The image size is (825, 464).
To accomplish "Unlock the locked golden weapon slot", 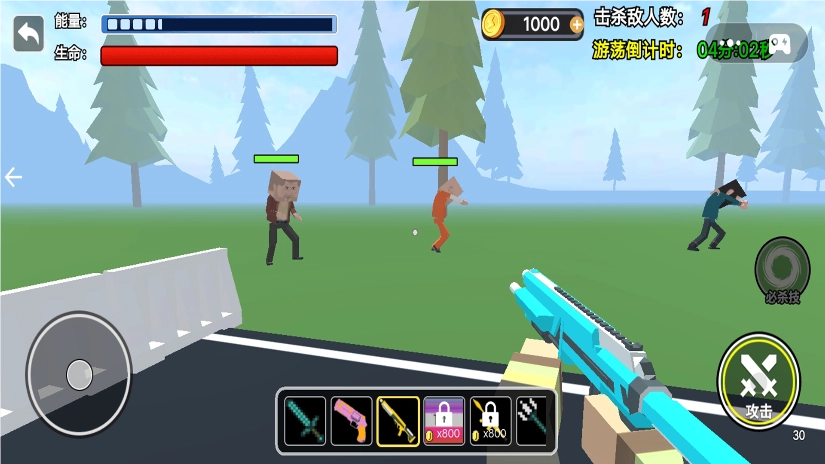I will coord(490,421).
